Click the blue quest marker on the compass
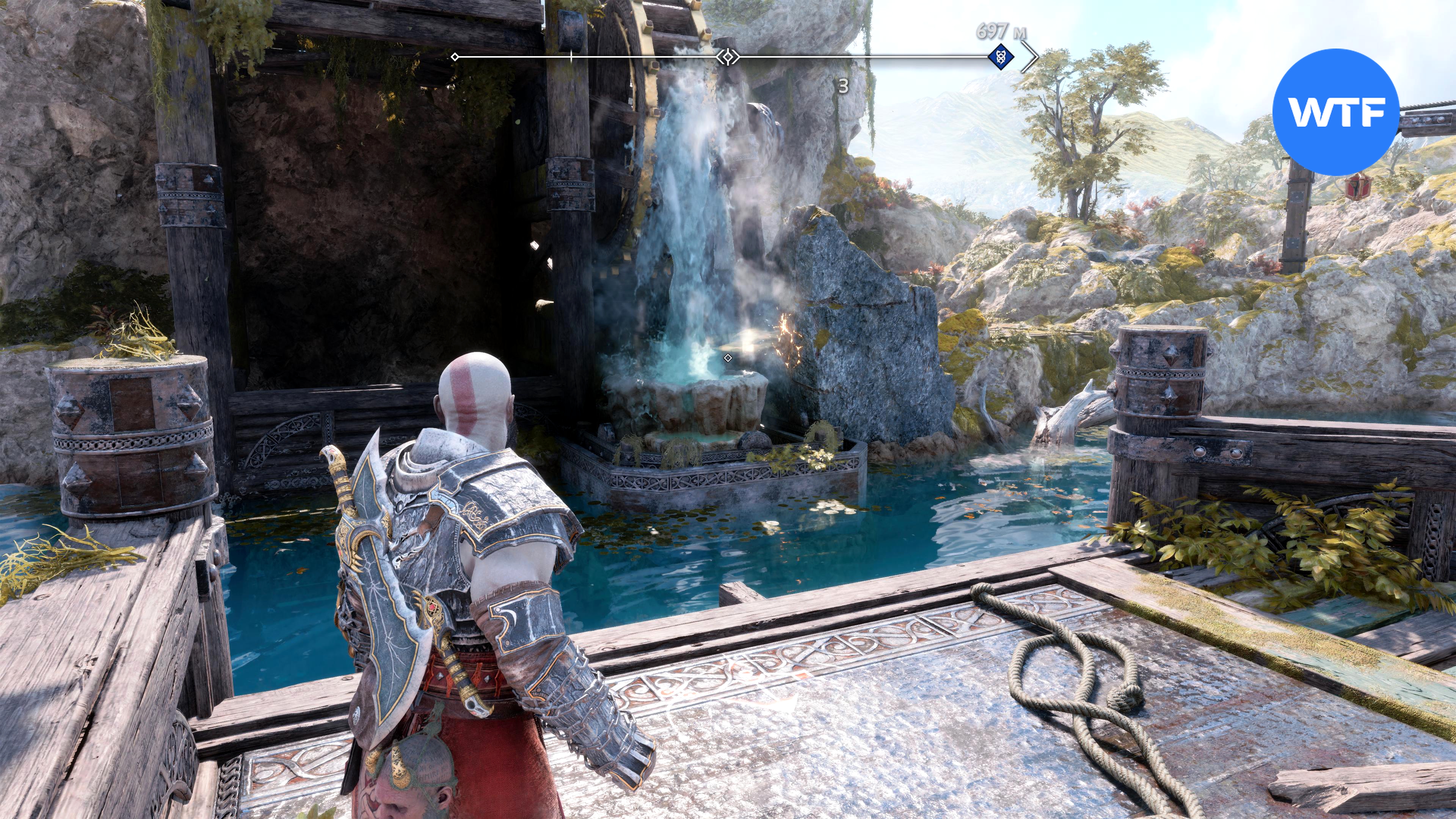 pyautogui.click(x=1001, y=56)
